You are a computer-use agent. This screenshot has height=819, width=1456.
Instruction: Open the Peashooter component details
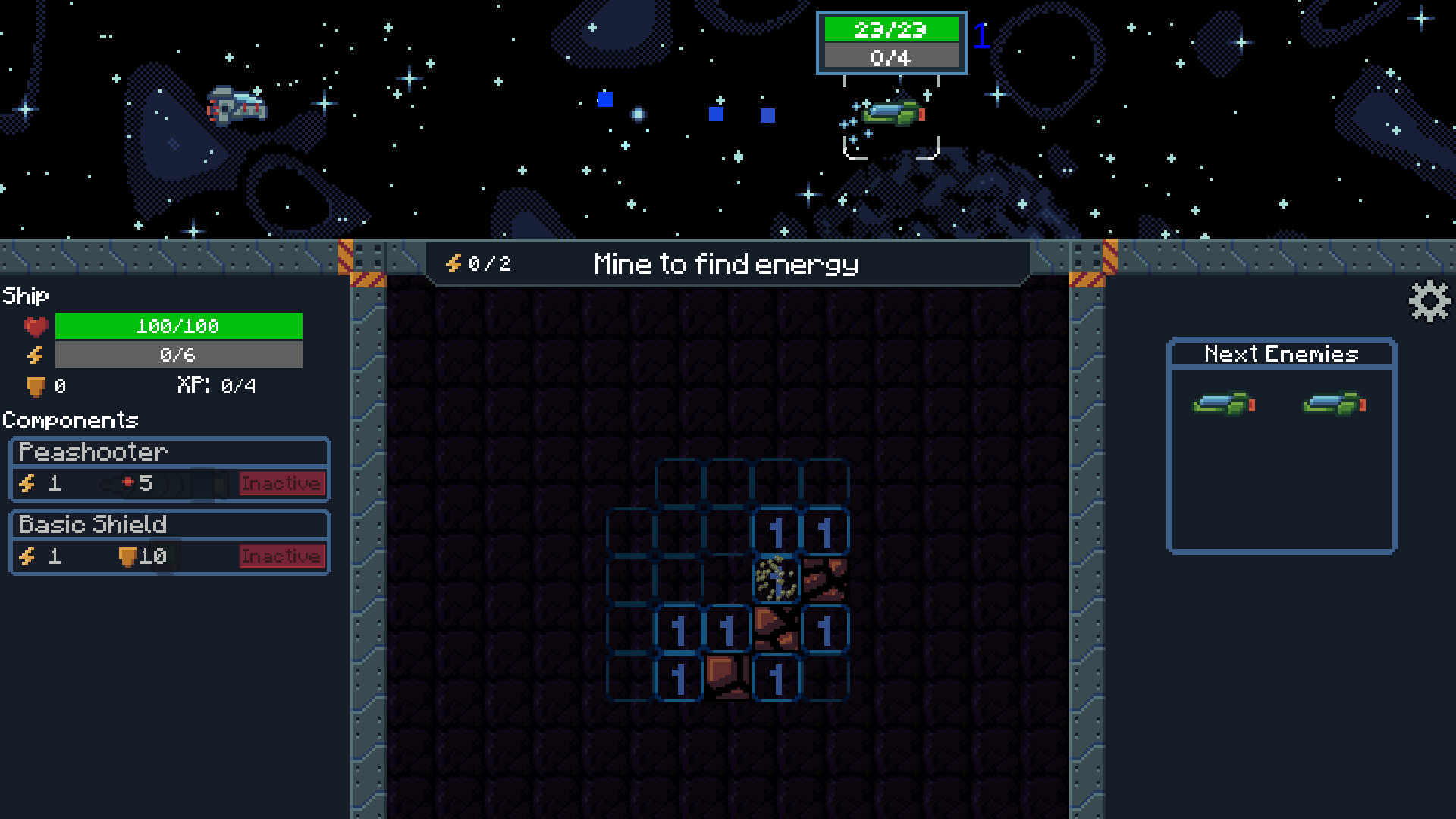click(91, 452)
